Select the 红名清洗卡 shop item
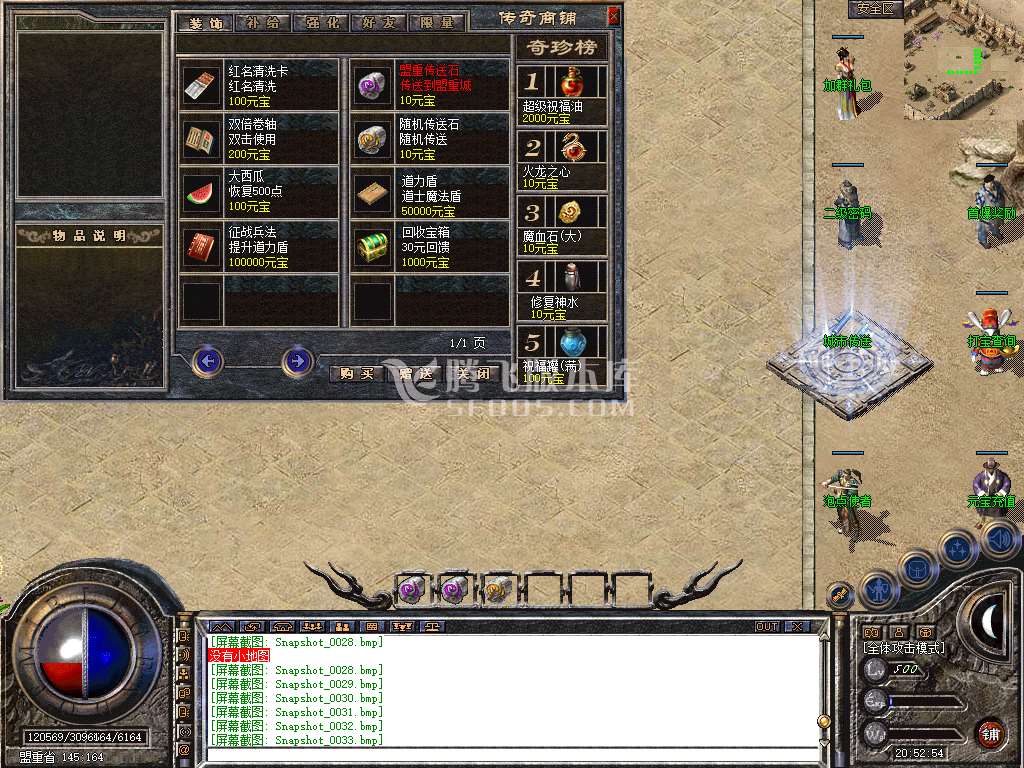This screenshot has height=768, width=1024. click(x=260, y=86)
